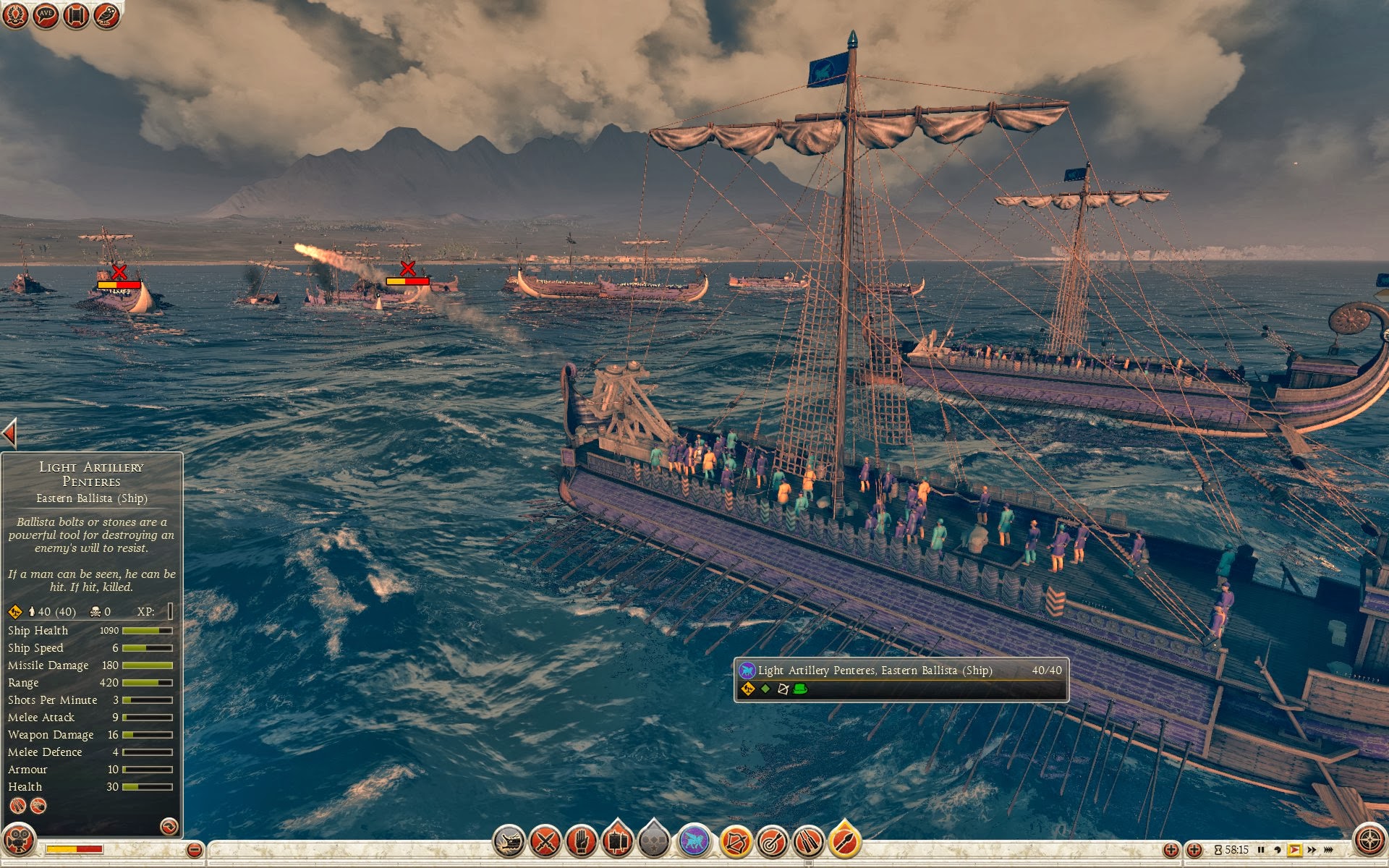Set battle speed to double fast-forward
Viewport: 1389px width, 868px height.
point(1312,850)
